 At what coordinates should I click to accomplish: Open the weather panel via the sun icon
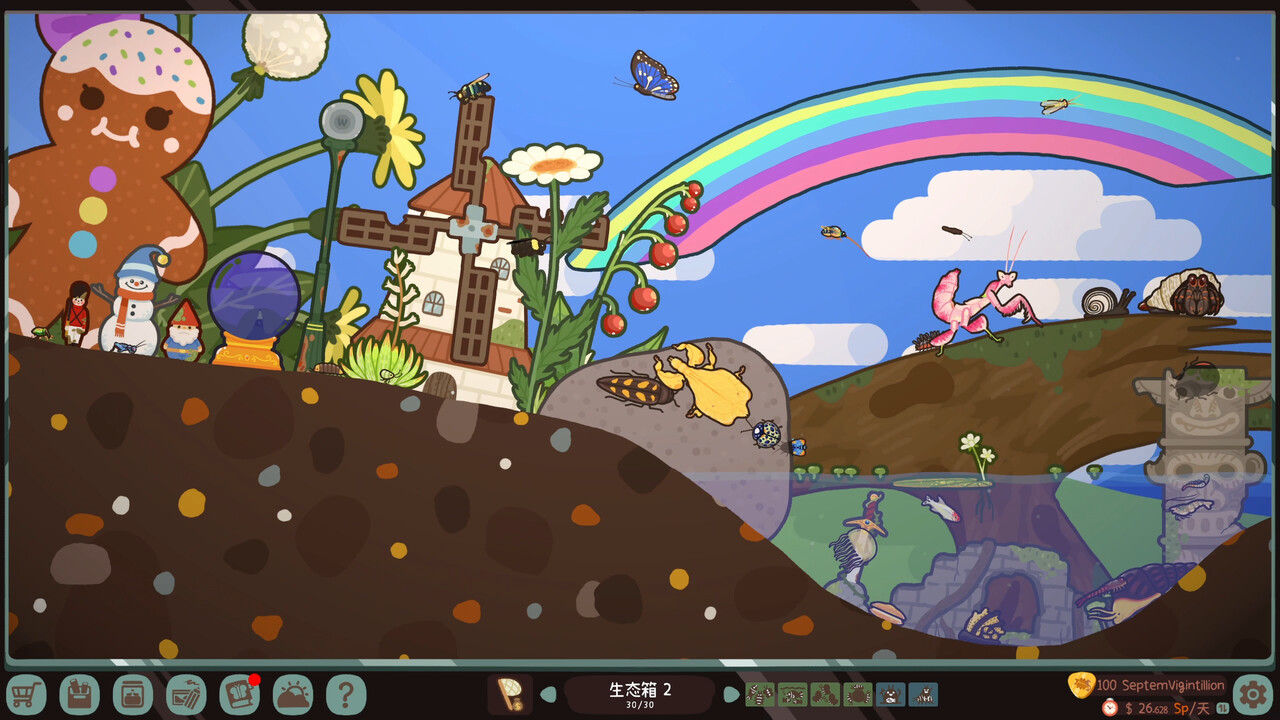(x=293, y=693)
